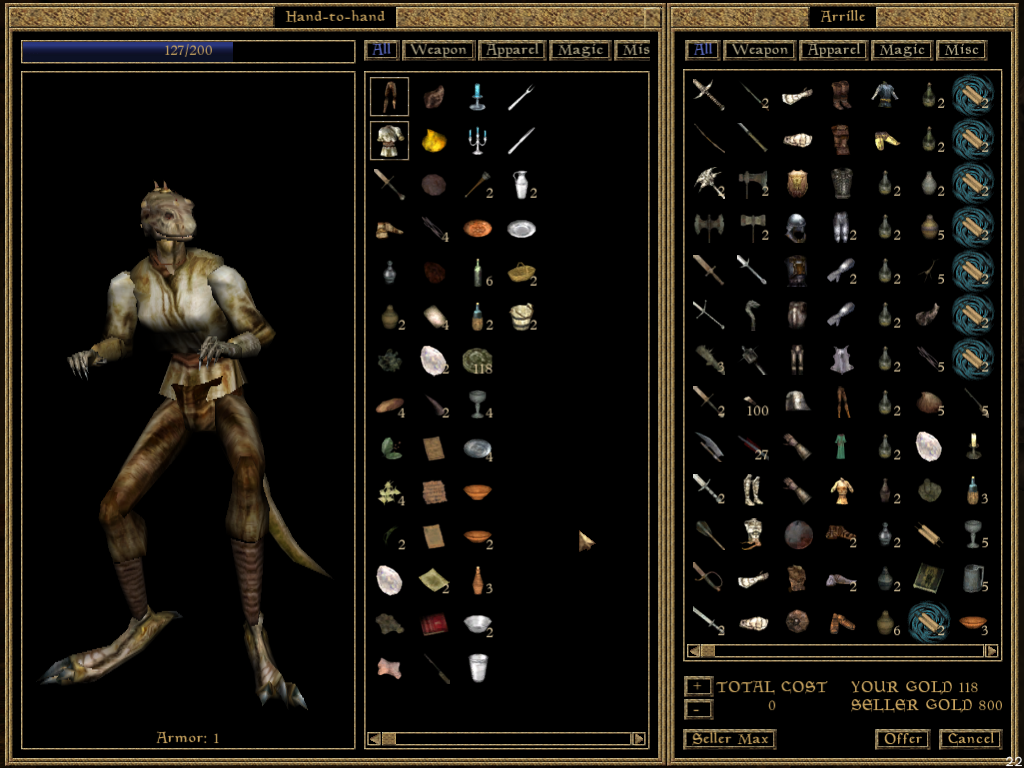
Task: Choose the green robe from Arrille's stock
Action: click(840, 445)
